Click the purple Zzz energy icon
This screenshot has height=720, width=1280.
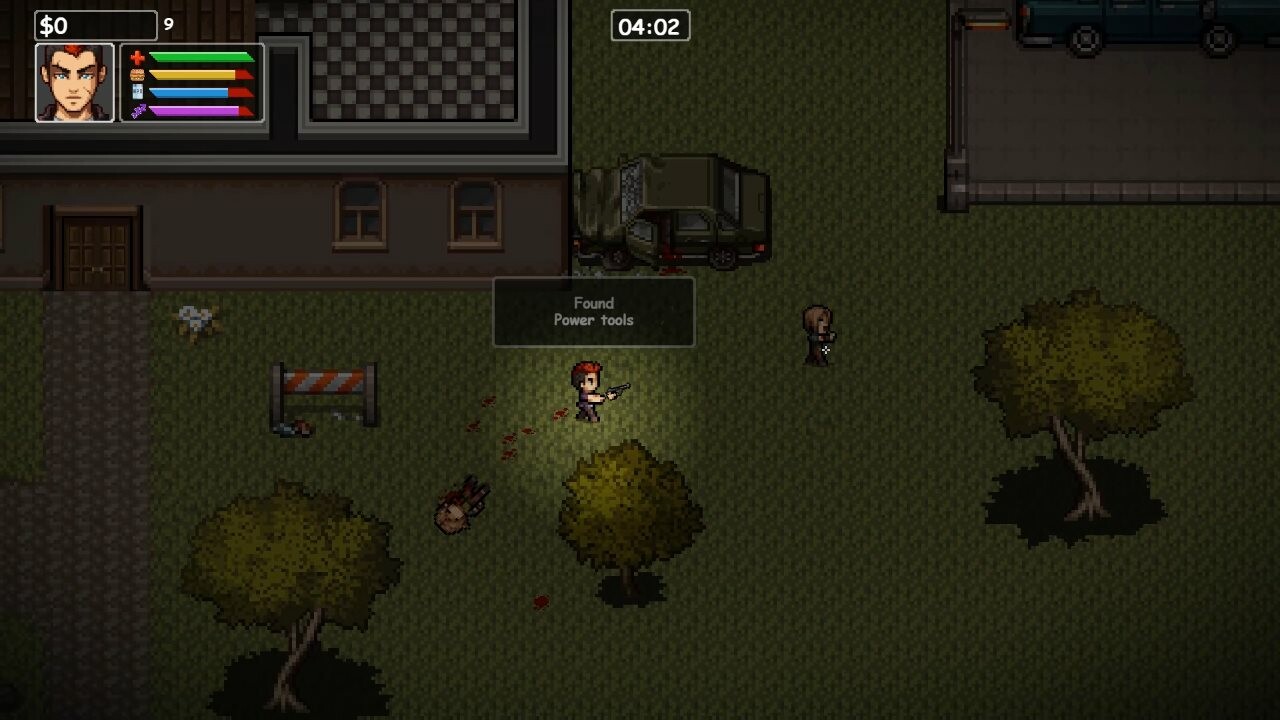138,110
